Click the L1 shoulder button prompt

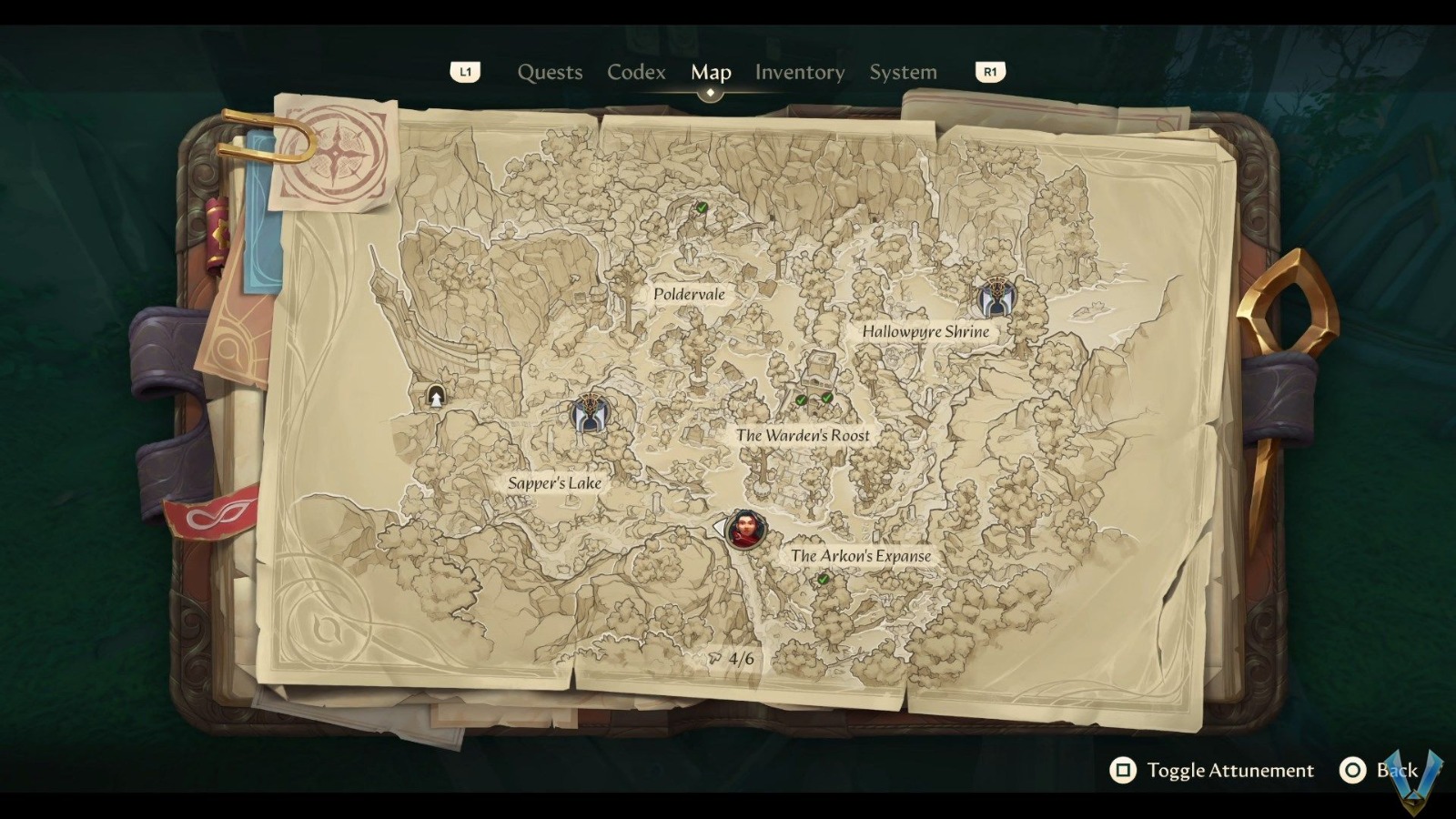coord(466,71)
